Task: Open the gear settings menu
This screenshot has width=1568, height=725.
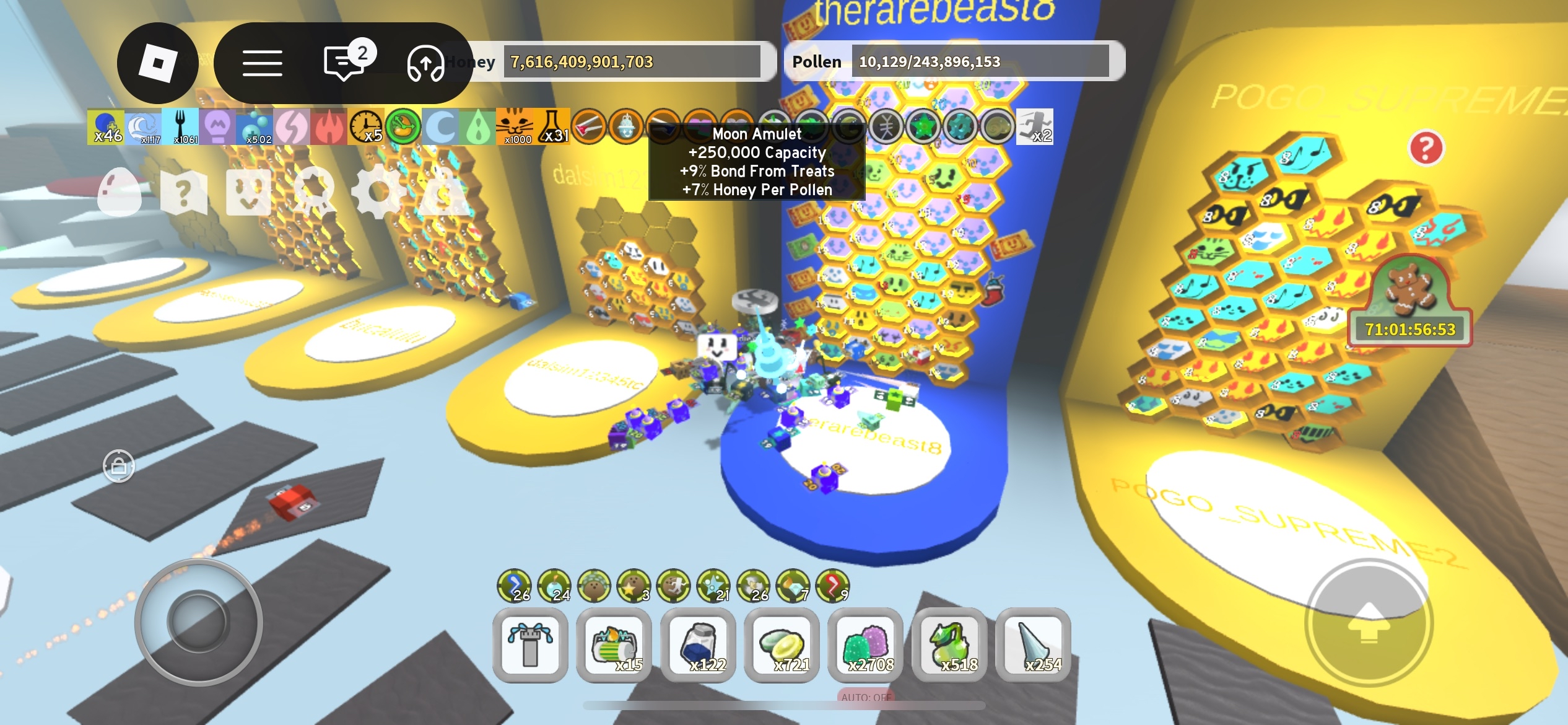Action: tap(378, 192)
